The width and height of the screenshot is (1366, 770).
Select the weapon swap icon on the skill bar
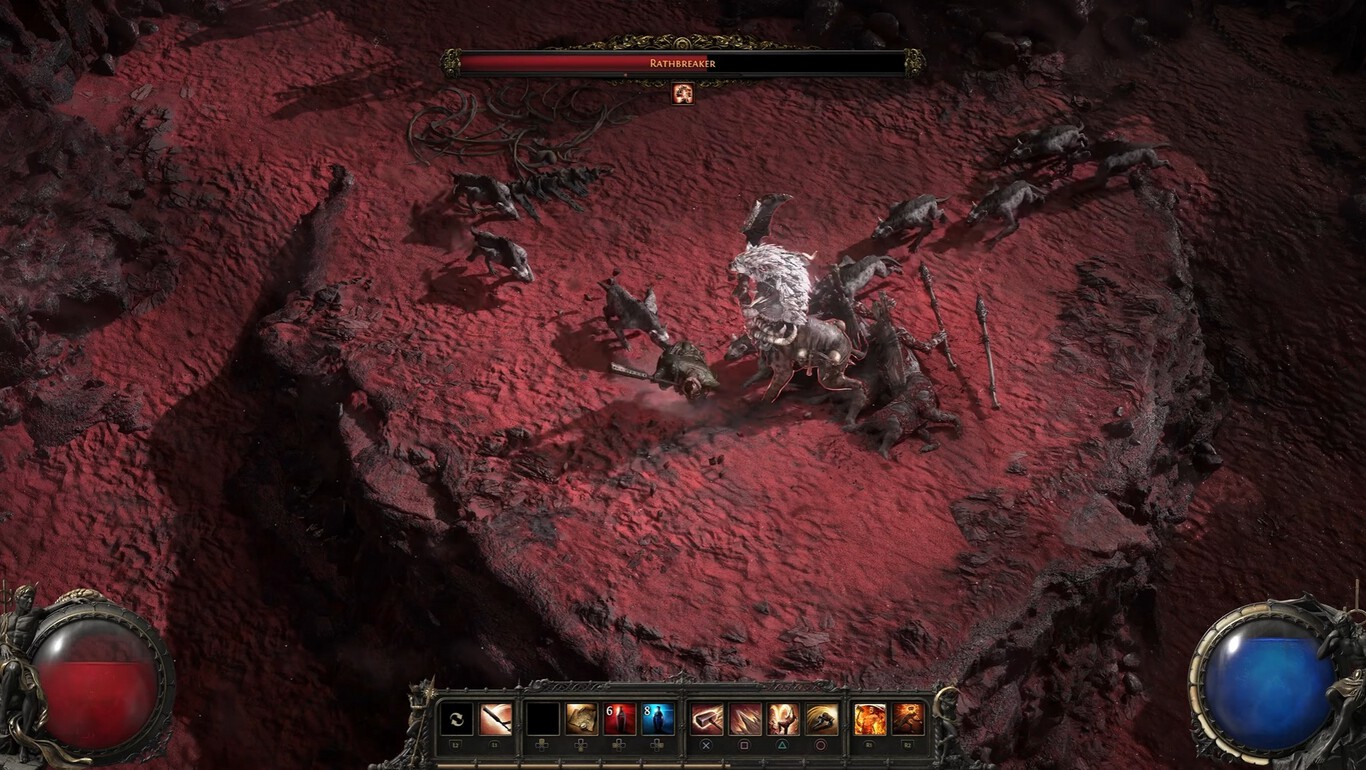(455, 718)
